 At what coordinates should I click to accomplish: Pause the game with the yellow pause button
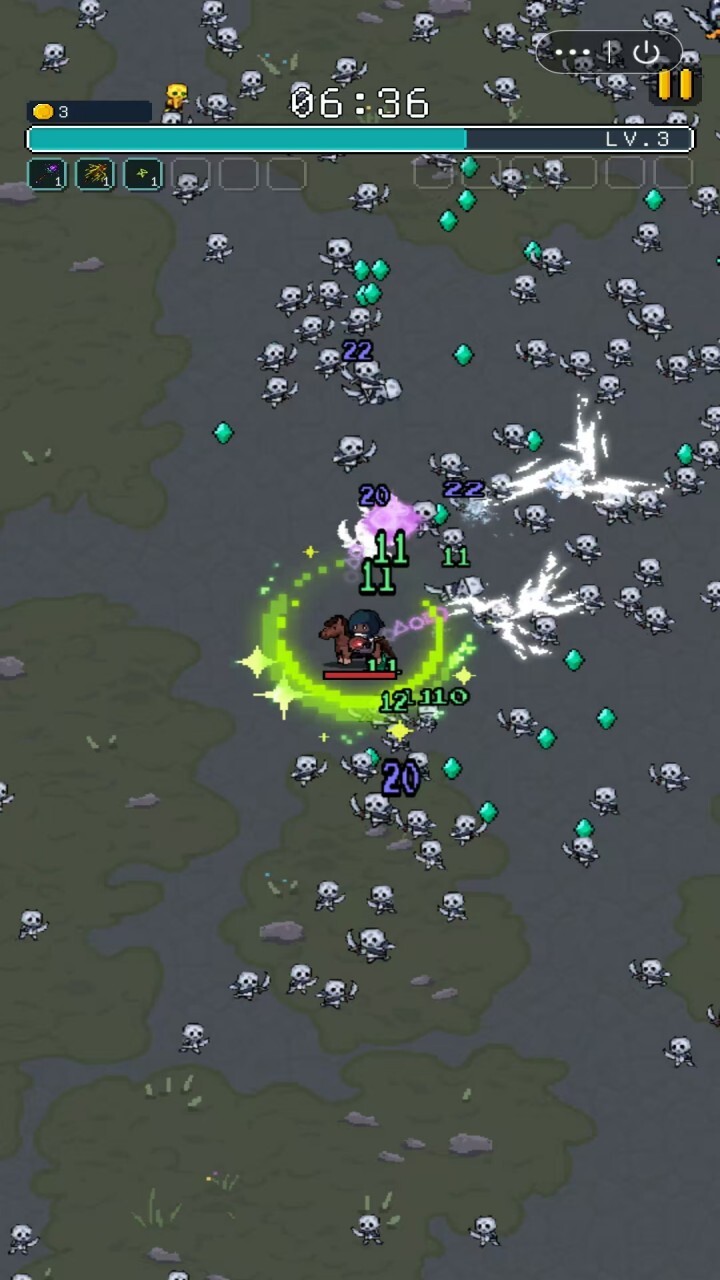point(675,85)
